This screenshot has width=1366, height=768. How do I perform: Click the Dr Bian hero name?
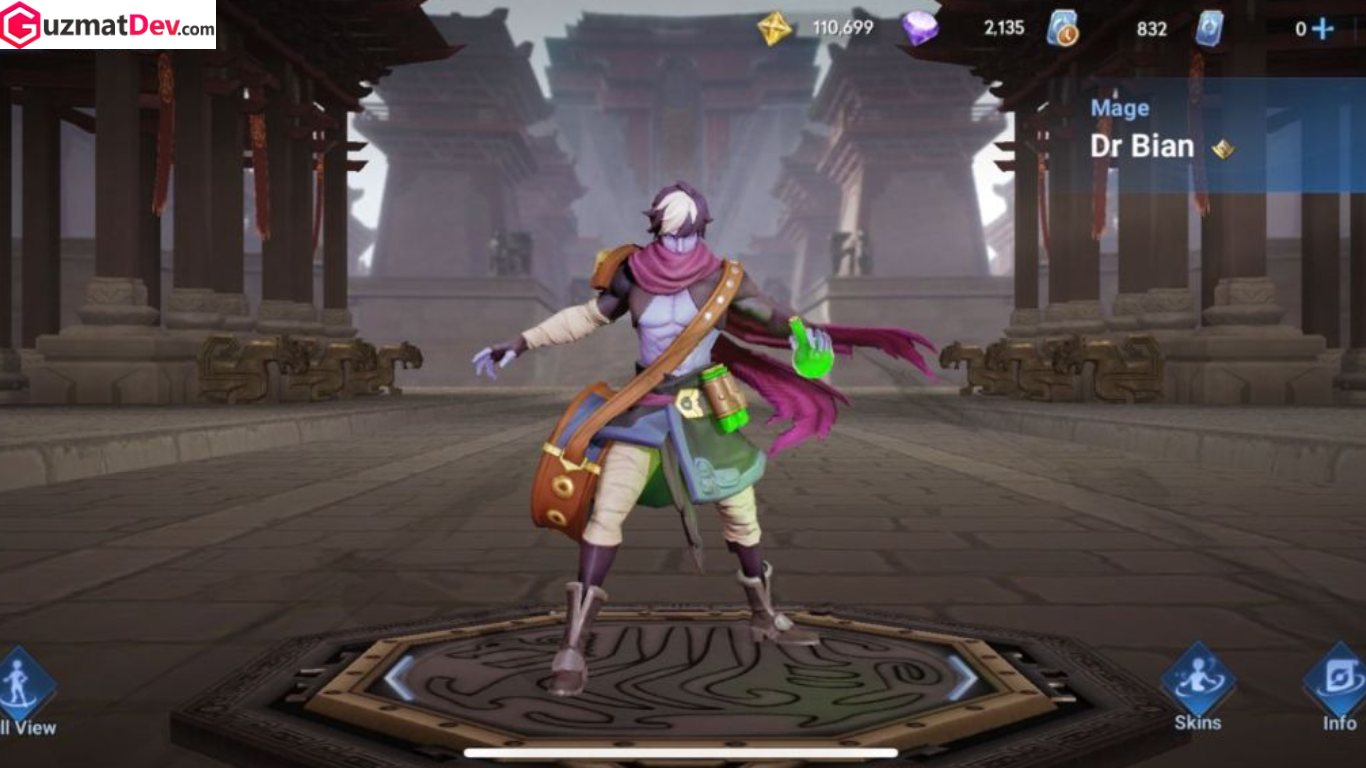coord(1143,146)
